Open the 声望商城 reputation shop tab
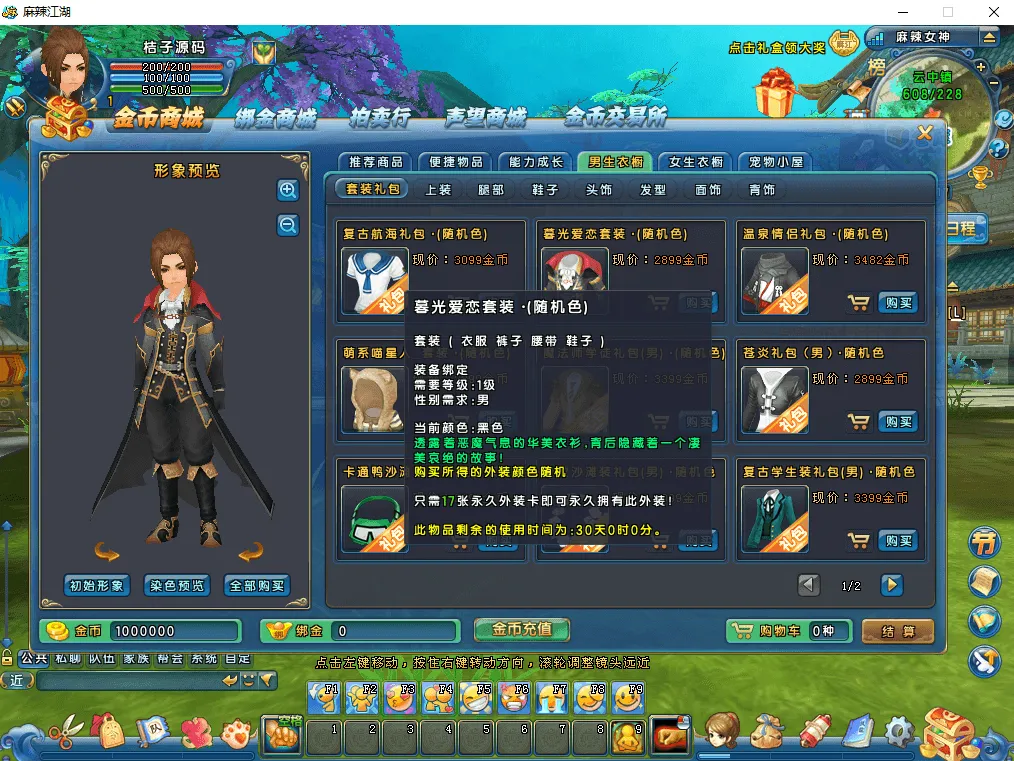The height and width of the screenshot is (761, 1014). [x=486, y=118]
